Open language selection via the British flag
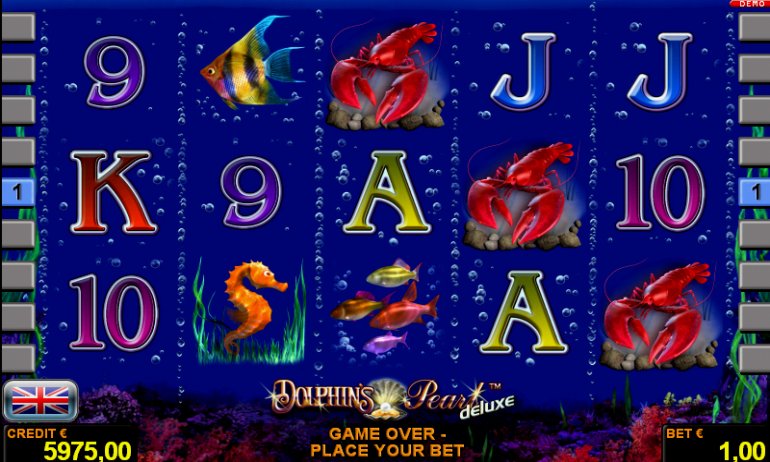This screenshot has height=462, width=770. (x=41, y=399)
